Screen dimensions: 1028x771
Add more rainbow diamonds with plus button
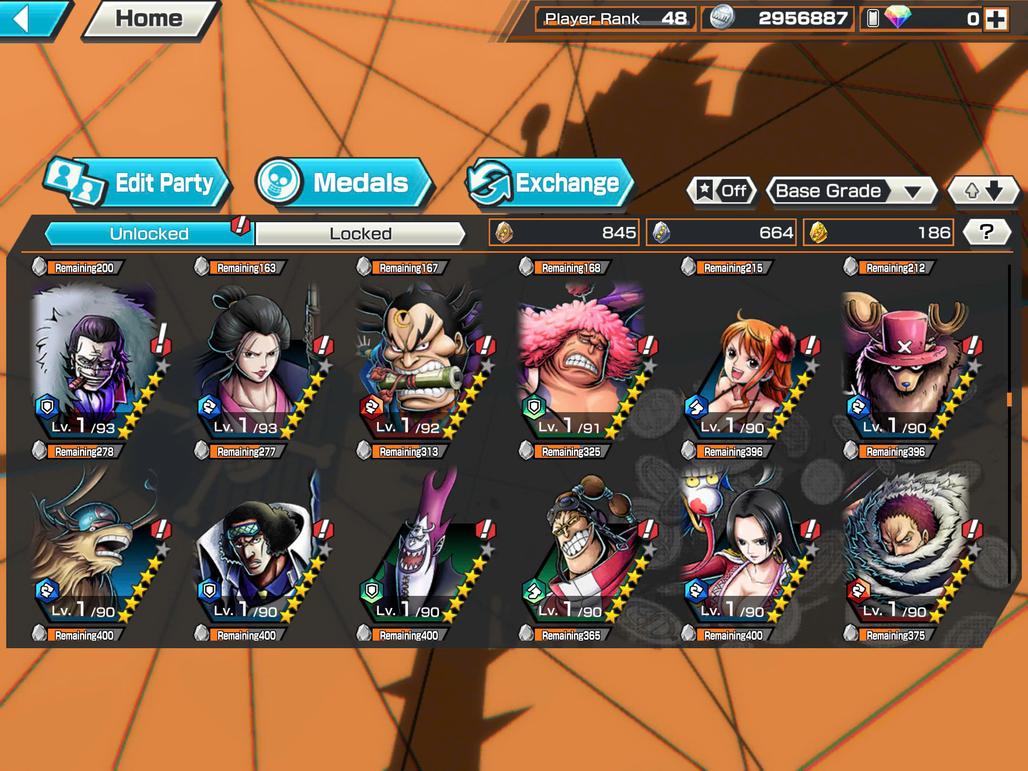[x=995, y=18]
